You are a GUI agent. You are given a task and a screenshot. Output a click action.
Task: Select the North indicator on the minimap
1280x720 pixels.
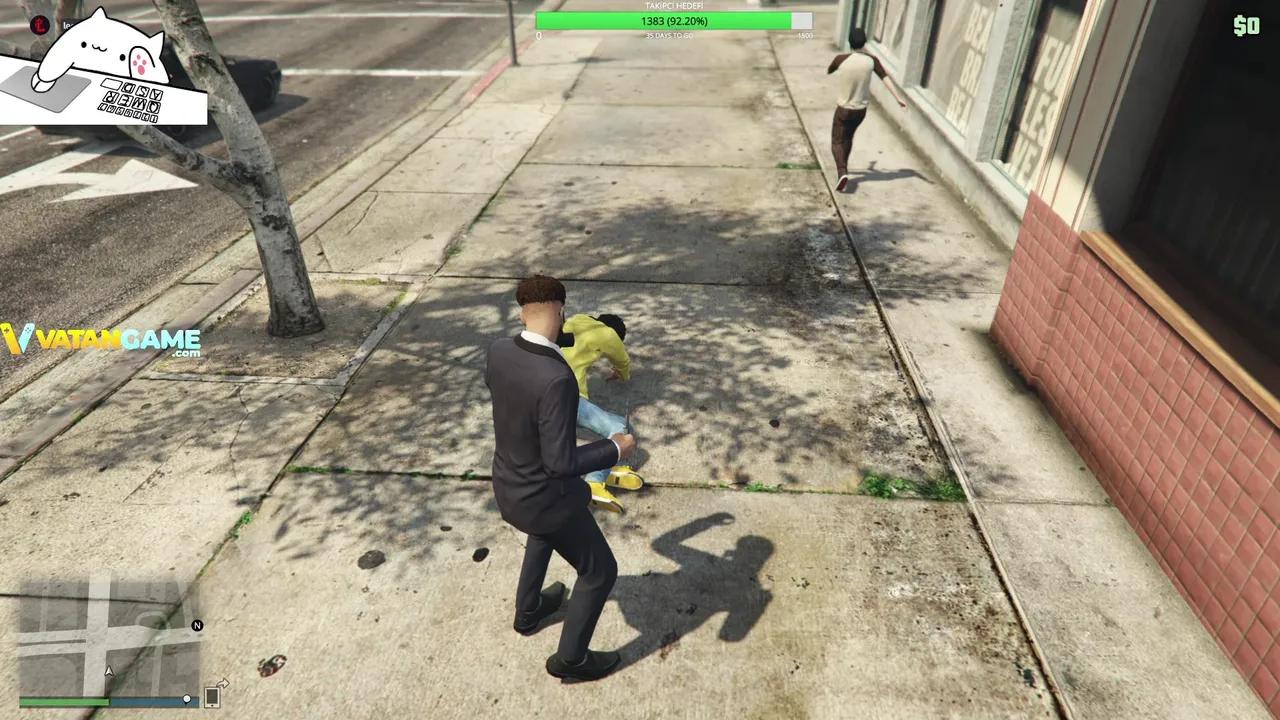(196, 624)
